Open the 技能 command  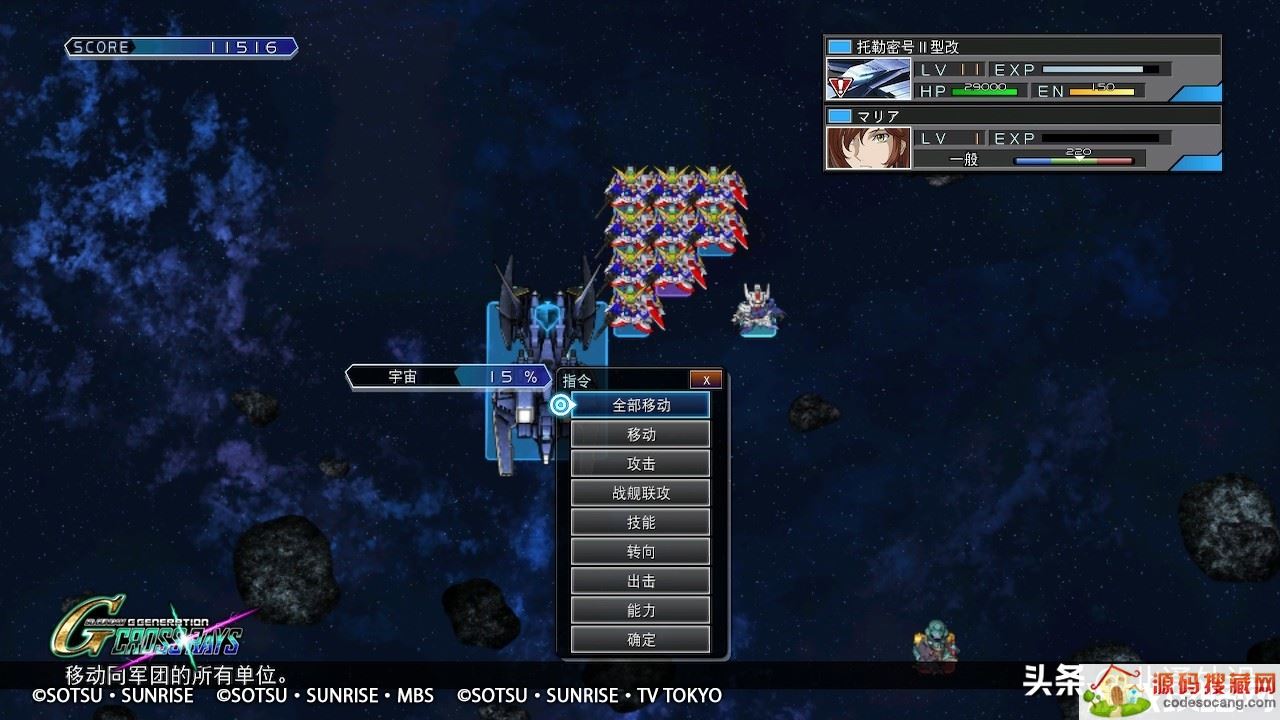[x=641, y=522]
